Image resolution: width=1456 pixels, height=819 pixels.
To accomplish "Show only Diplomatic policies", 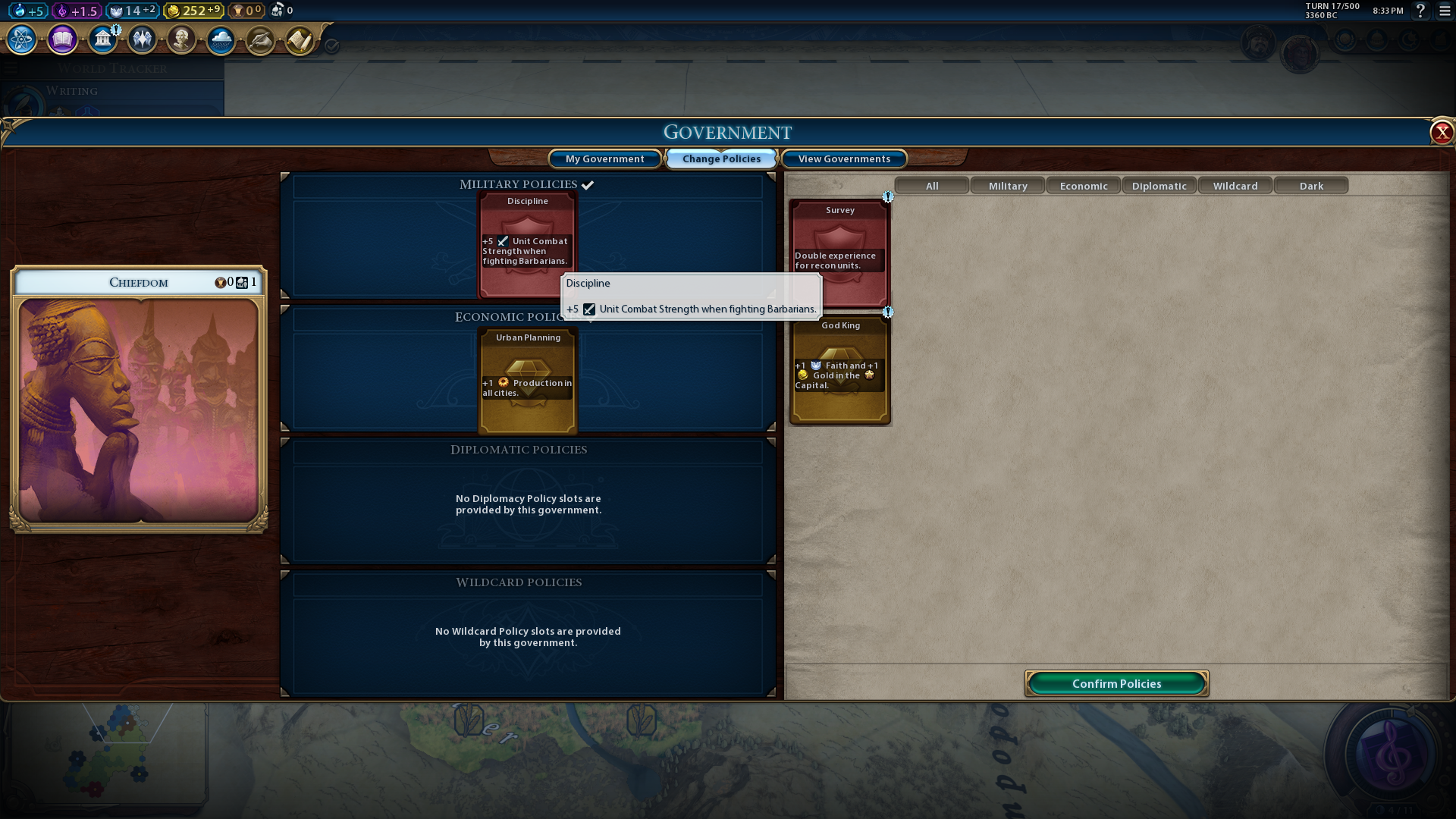I will point(1159,186).
